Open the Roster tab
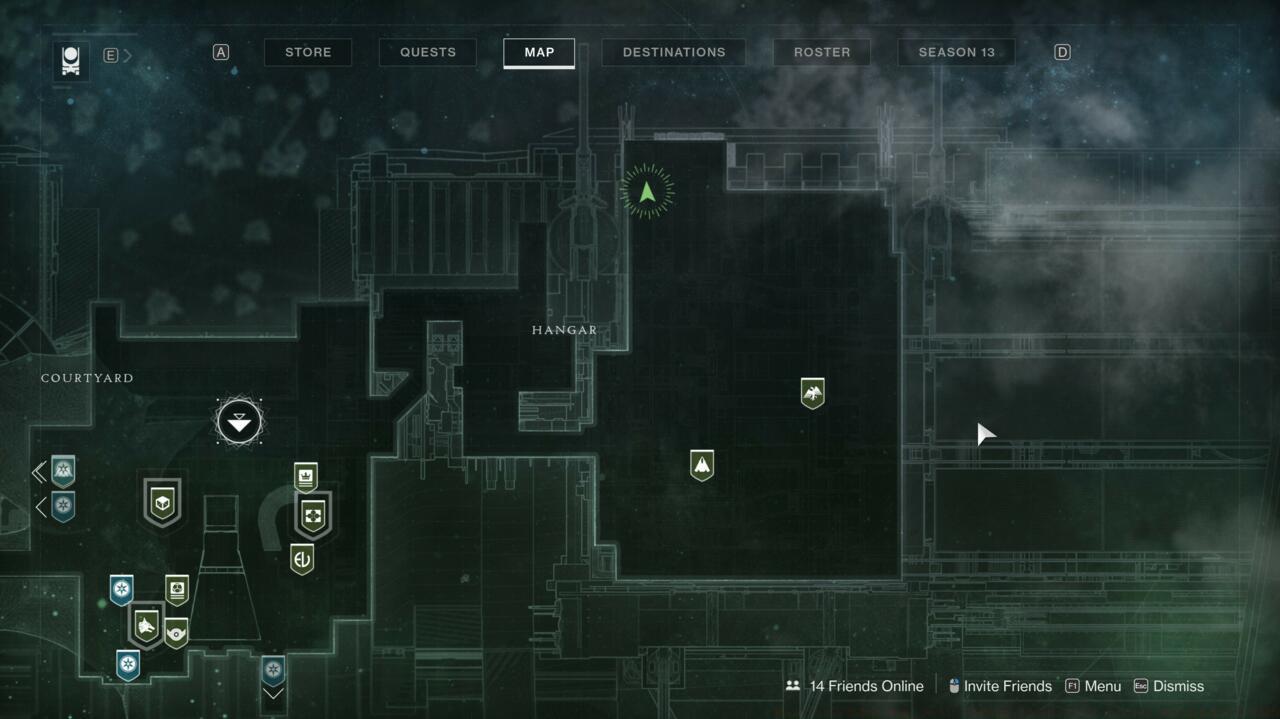 822,52
